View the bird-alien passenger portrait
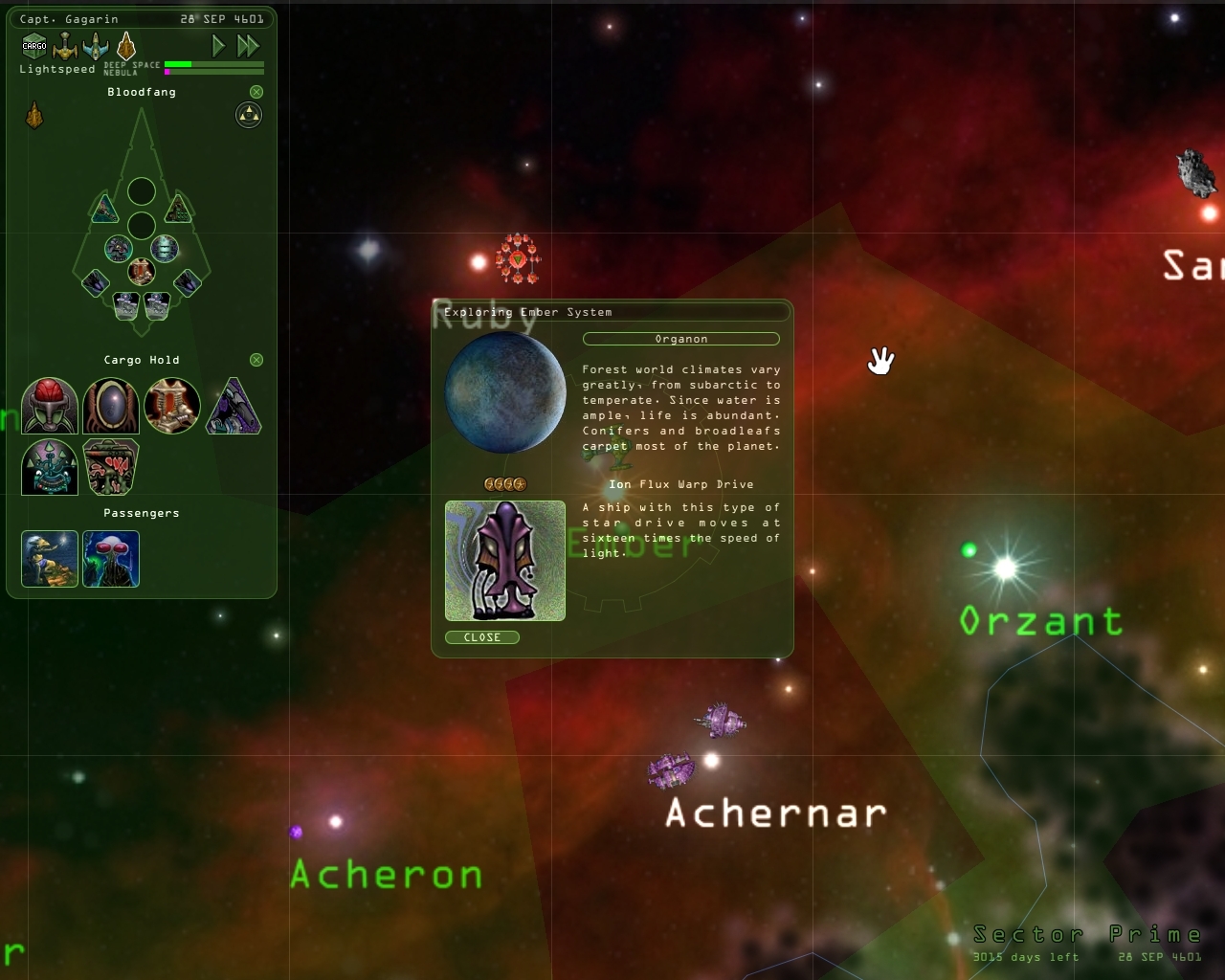Image resolution: width=1225 pixels, height=980 pixels. point(49,559)
